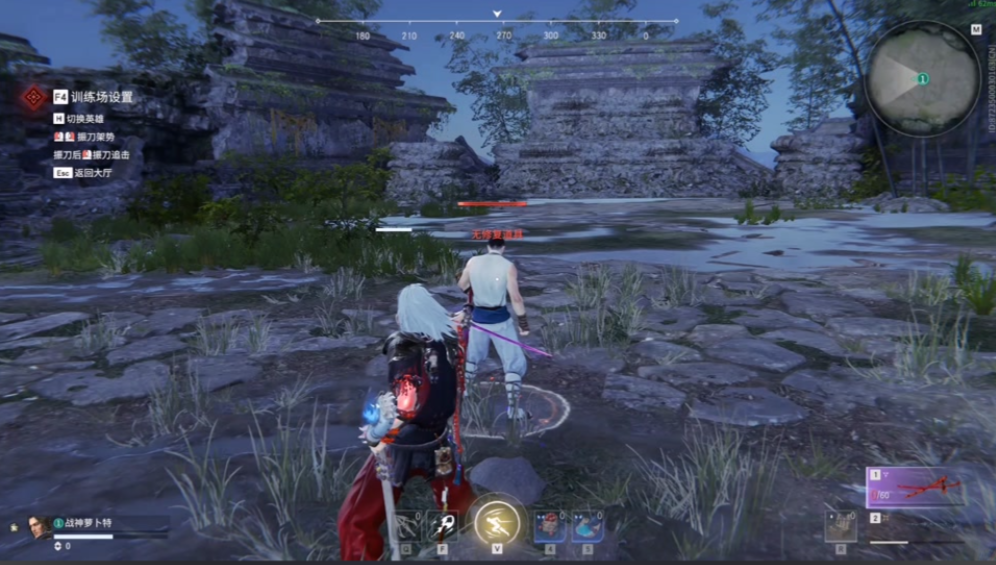
Task: Click the player portrait beside 战神萝卜特
Action: tap(39, 525)
